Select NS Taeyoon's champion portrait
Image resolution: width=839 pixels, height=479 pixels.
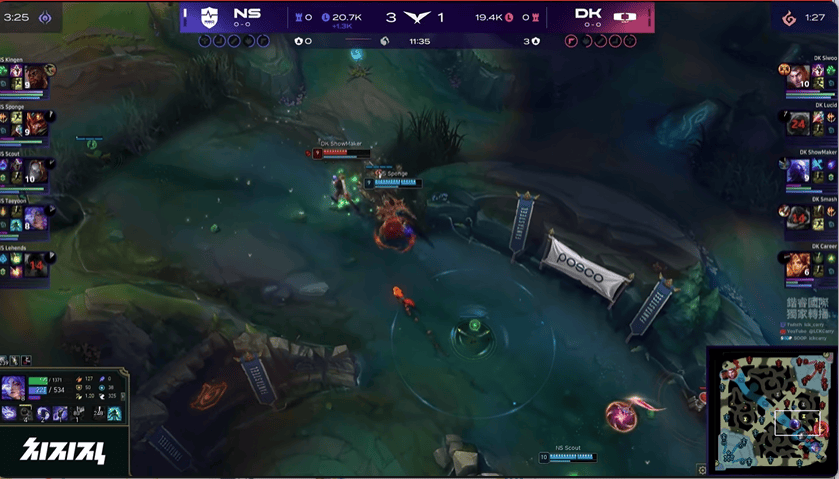tap(35, 217)
